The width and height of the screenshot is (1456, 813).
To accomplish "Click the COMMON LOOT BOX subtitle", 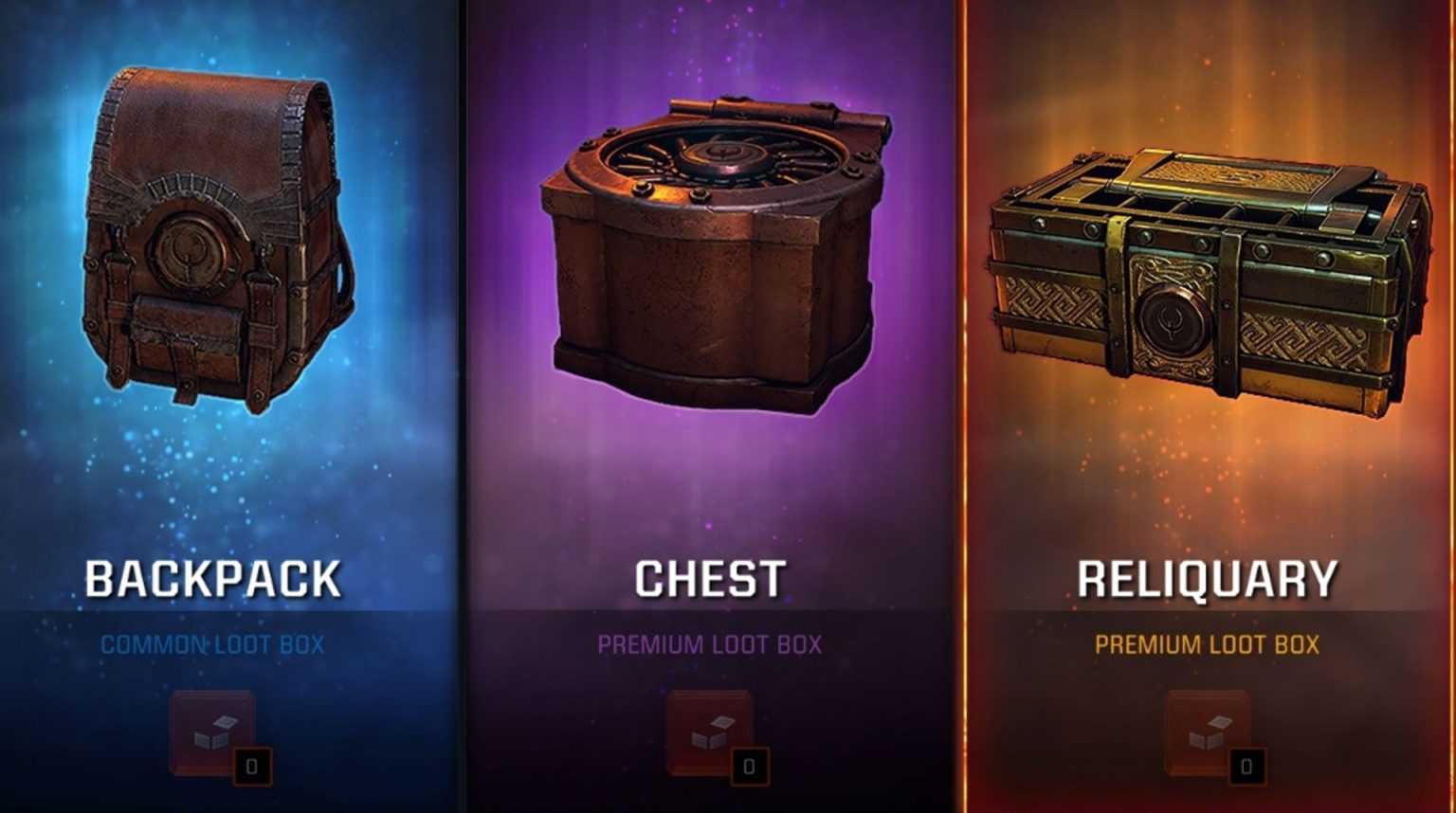I will 213,642.
